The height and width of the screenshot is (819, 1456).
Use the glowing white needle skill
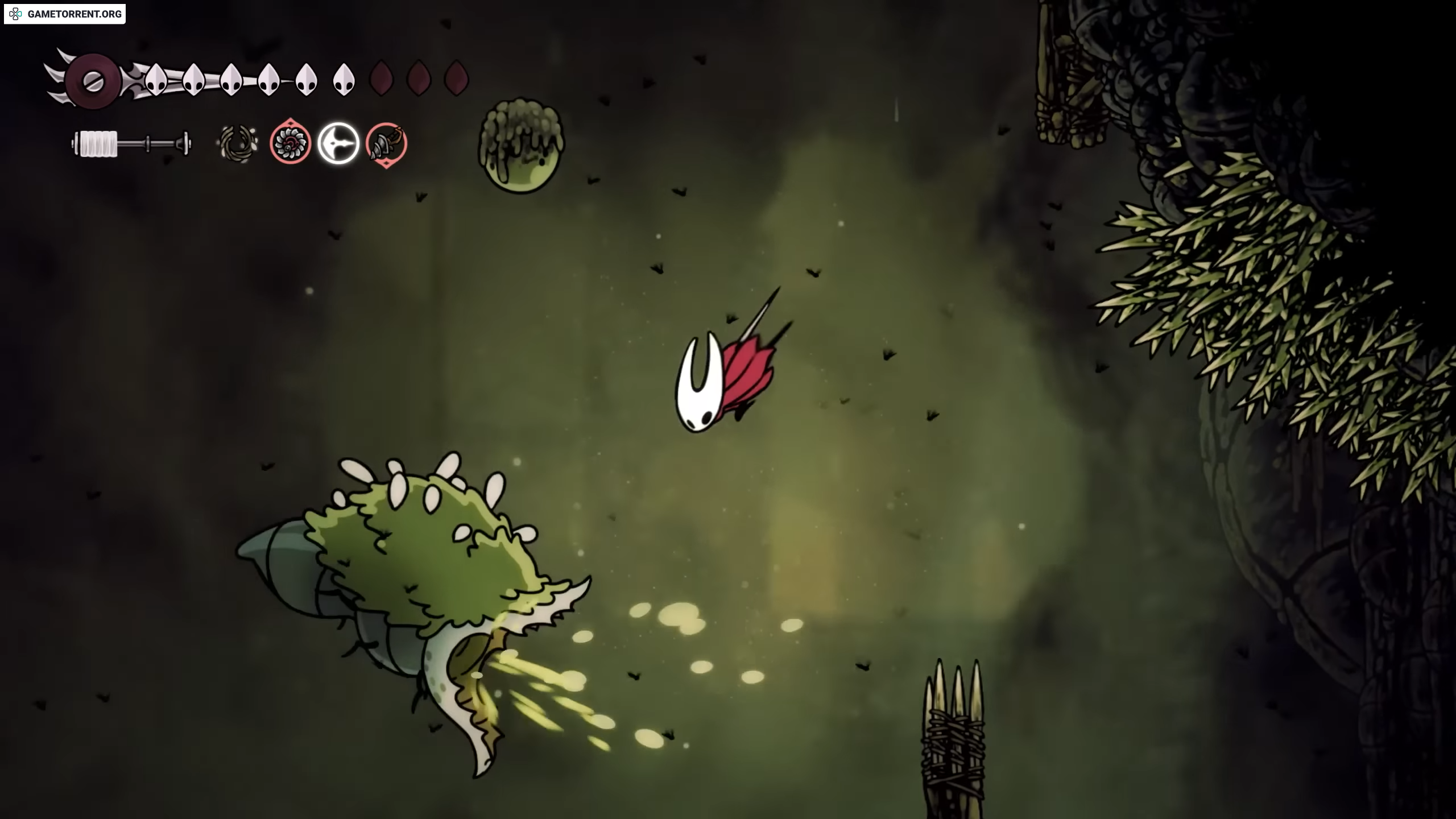338,143
